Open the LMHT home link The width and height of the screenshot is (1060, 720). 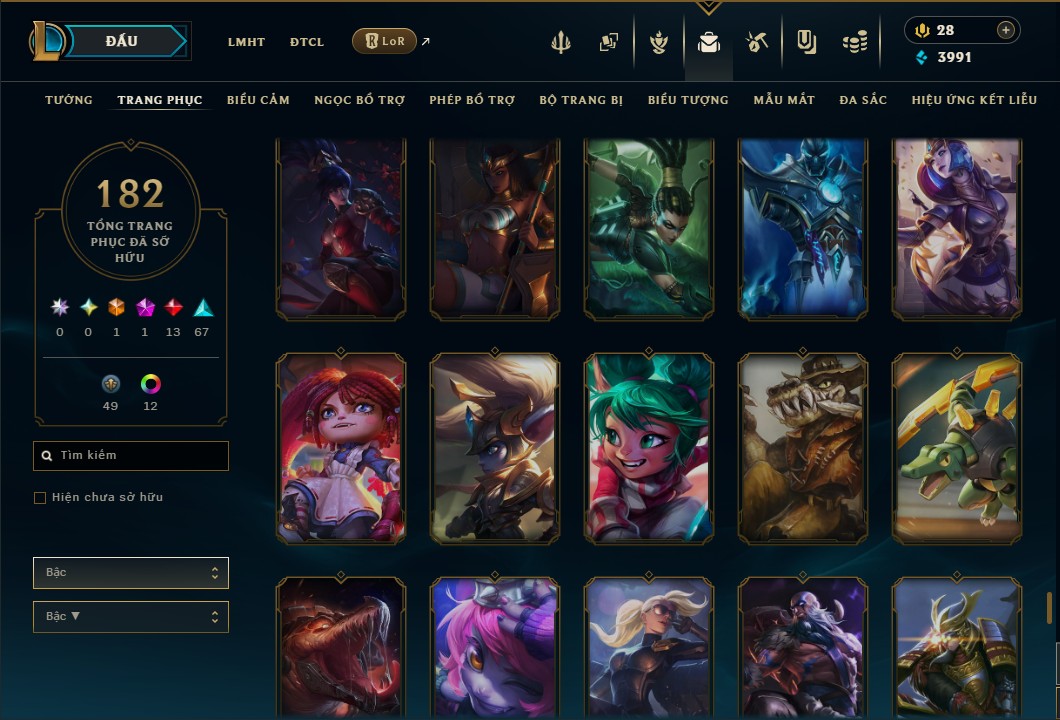(246, 42)
